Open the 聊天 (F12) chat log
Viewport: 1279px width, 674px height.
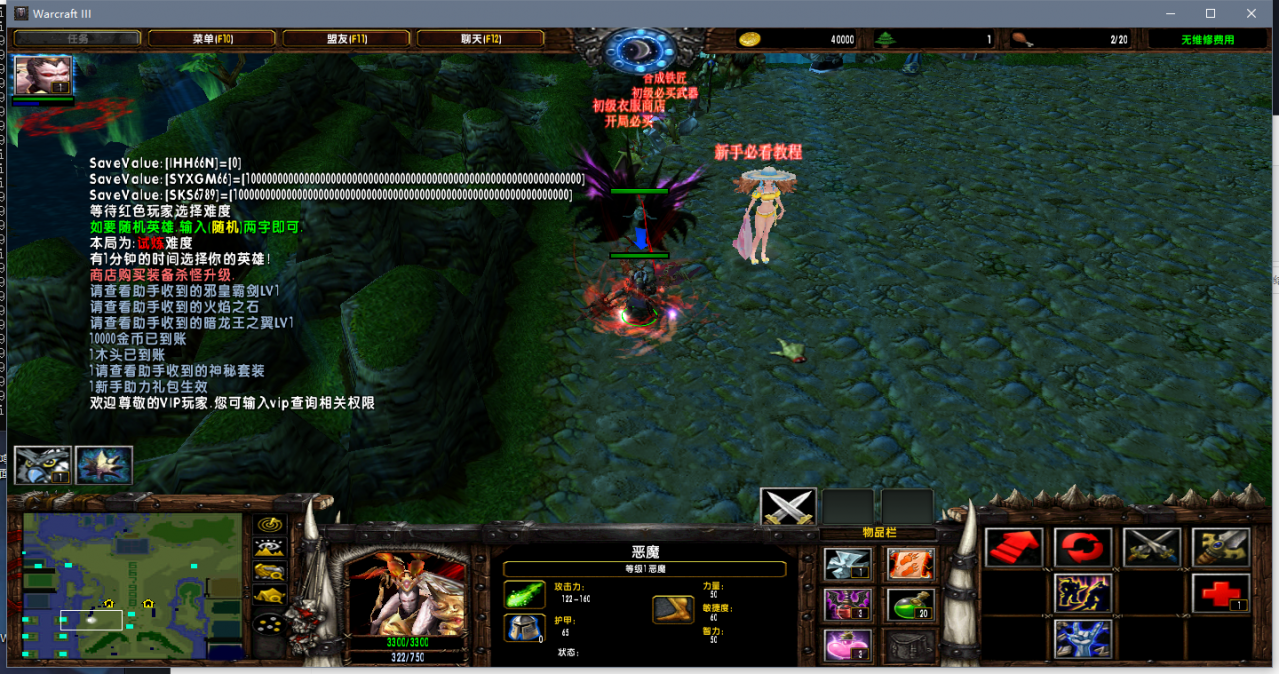point(480,39)
